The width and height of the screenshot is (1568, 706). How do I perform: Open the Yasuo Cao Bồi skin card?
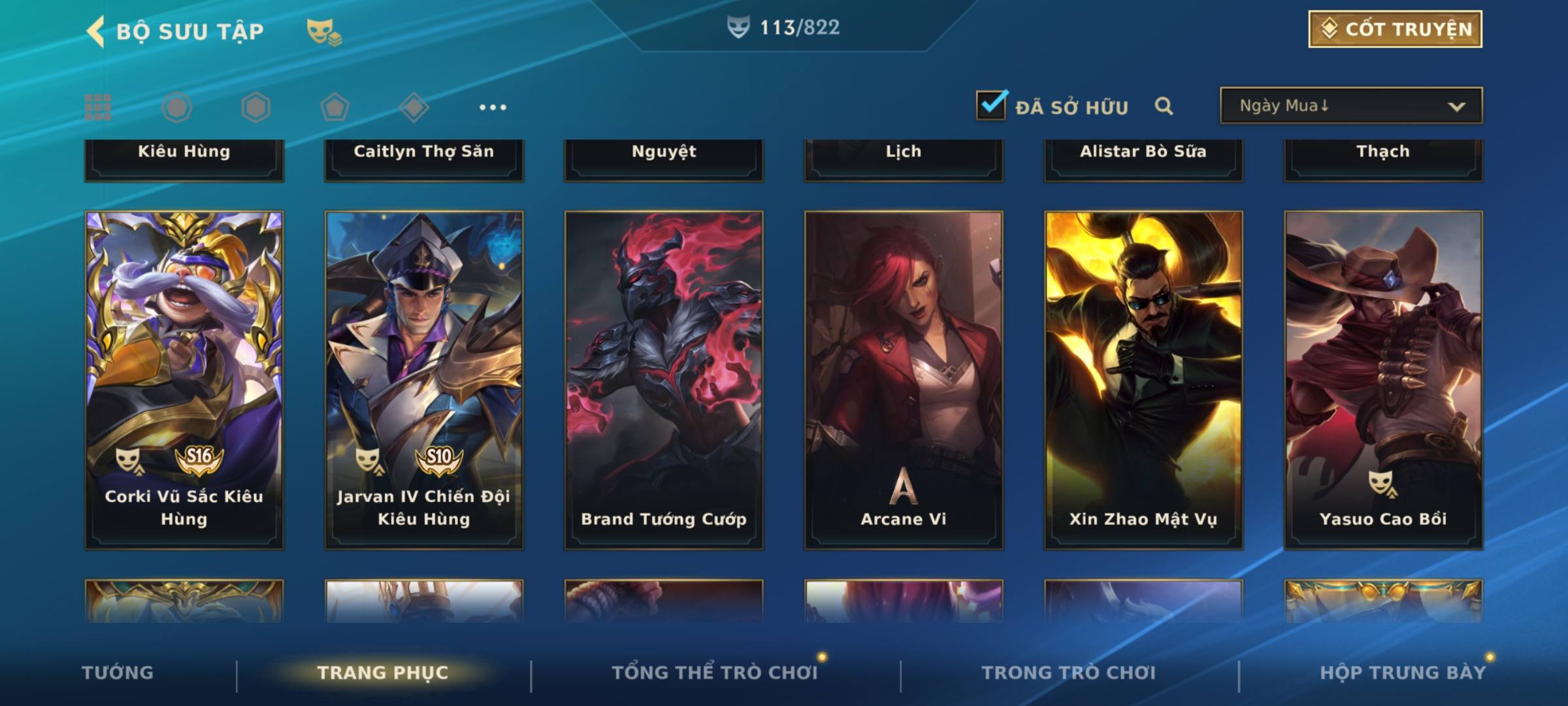(1383, 379)
